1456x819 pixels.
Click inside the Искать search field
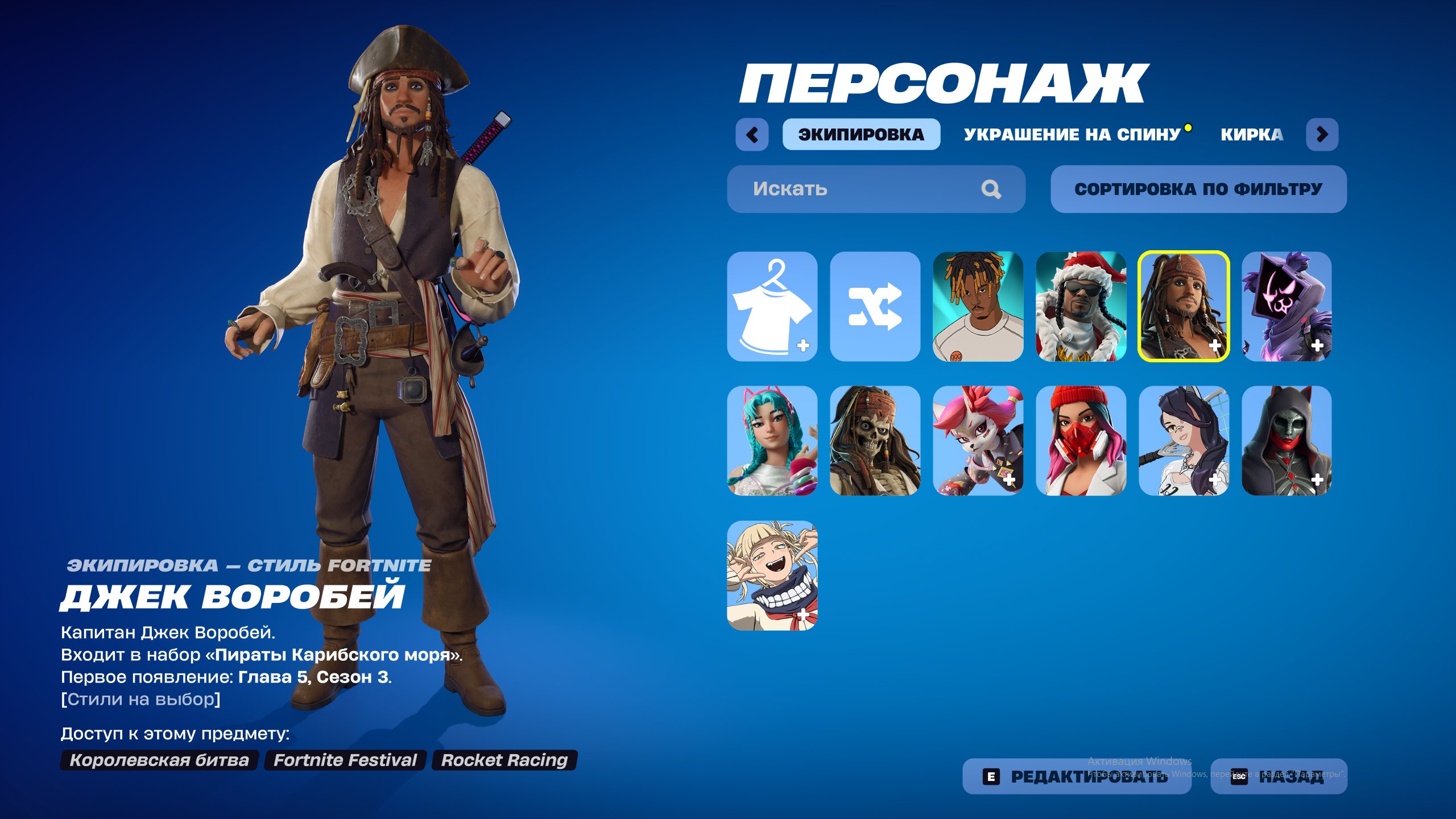825,189
